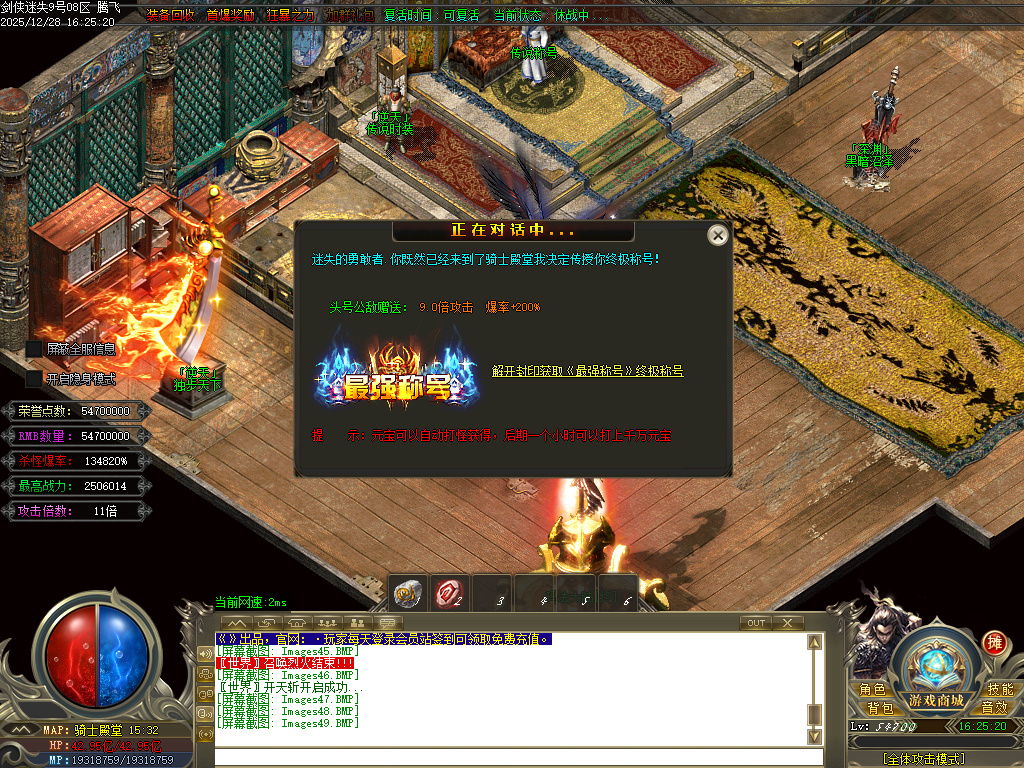Close the chat panel with X

(x=788, y=623)
